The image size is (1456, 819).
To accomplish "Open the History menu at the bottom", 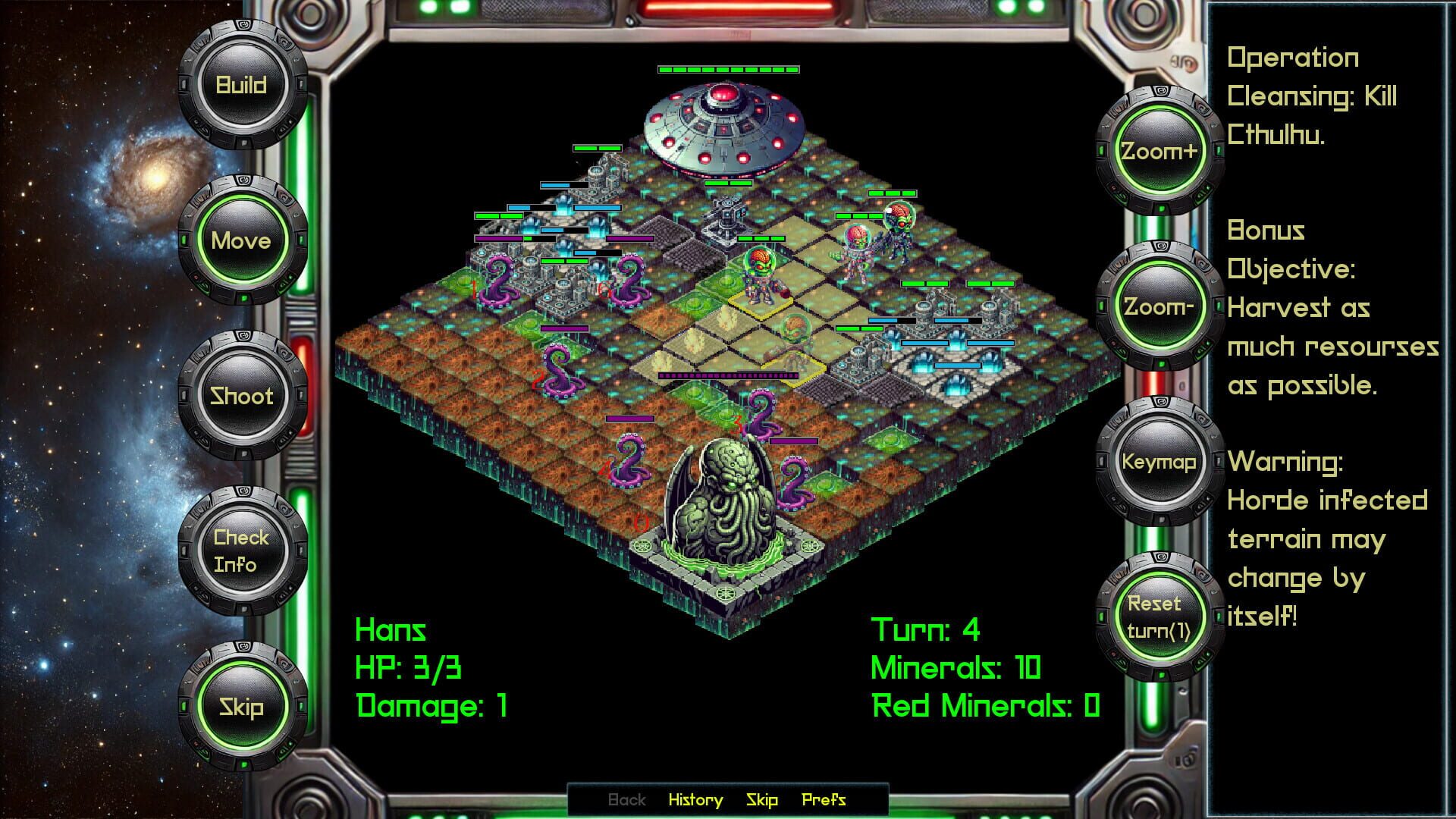I will pyautogui.click(x=695, y=800).
